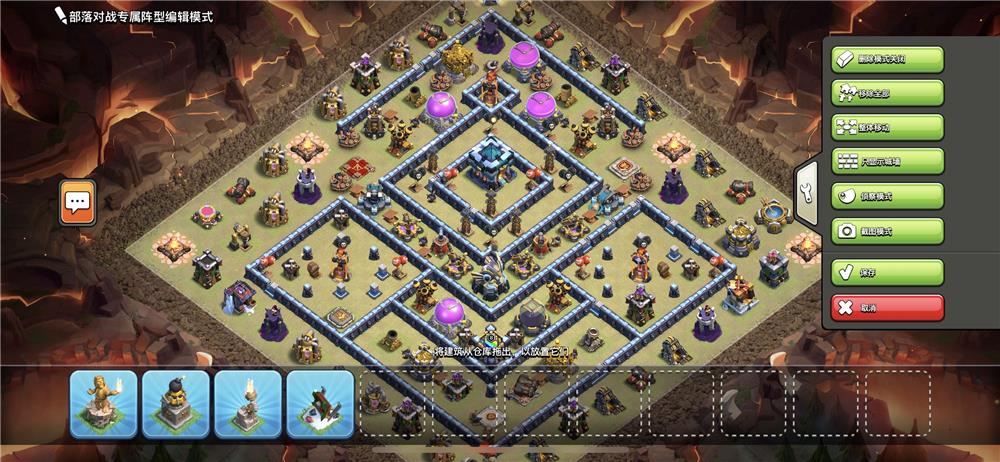Viewport: 1000px width, 462px height.
Task: Open the orange chat bubble button
Action: pos(77,203)
